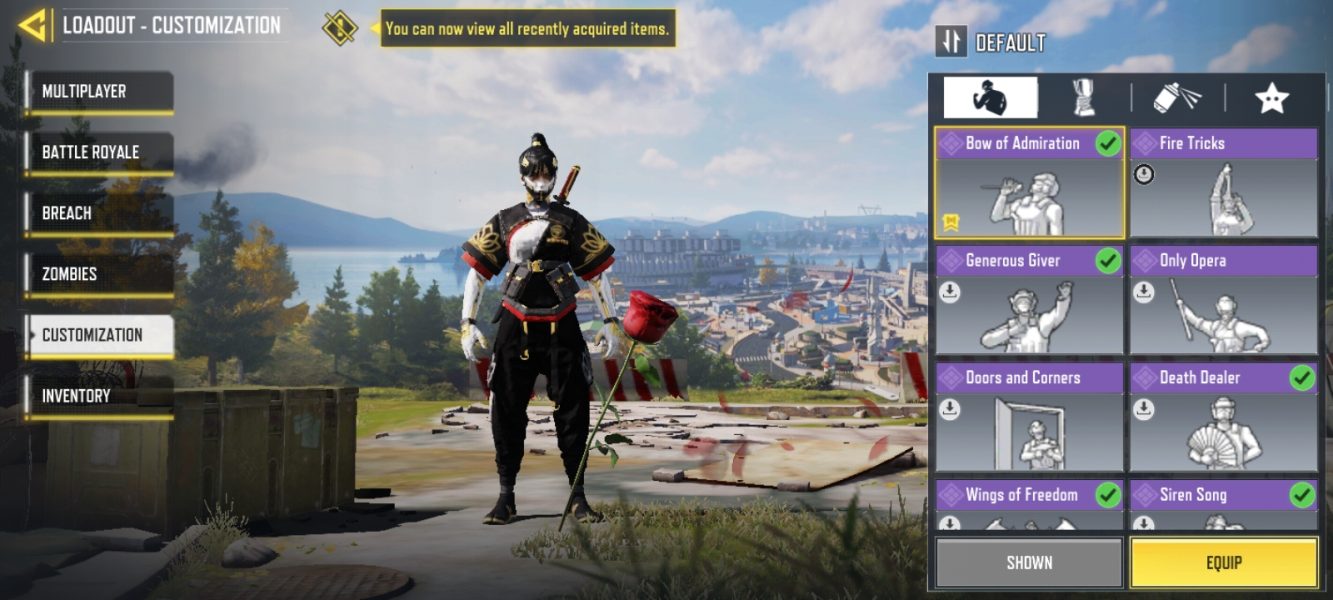The width and height of the screenshot is (1333, 600).
Task: Toggle the Default sort order button
Action: point(950,42)
